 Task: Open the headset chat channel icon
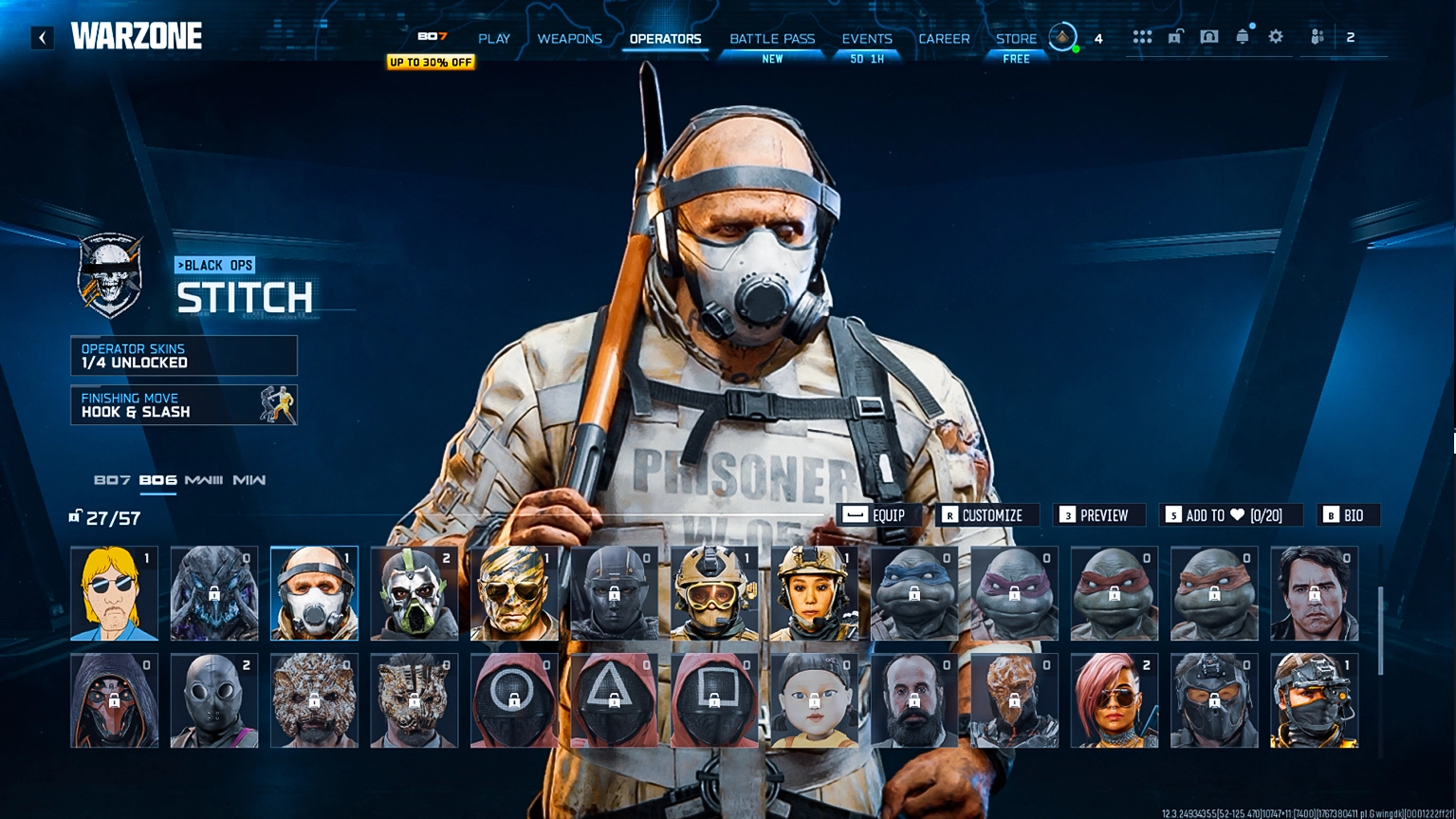click(1209, 36)
